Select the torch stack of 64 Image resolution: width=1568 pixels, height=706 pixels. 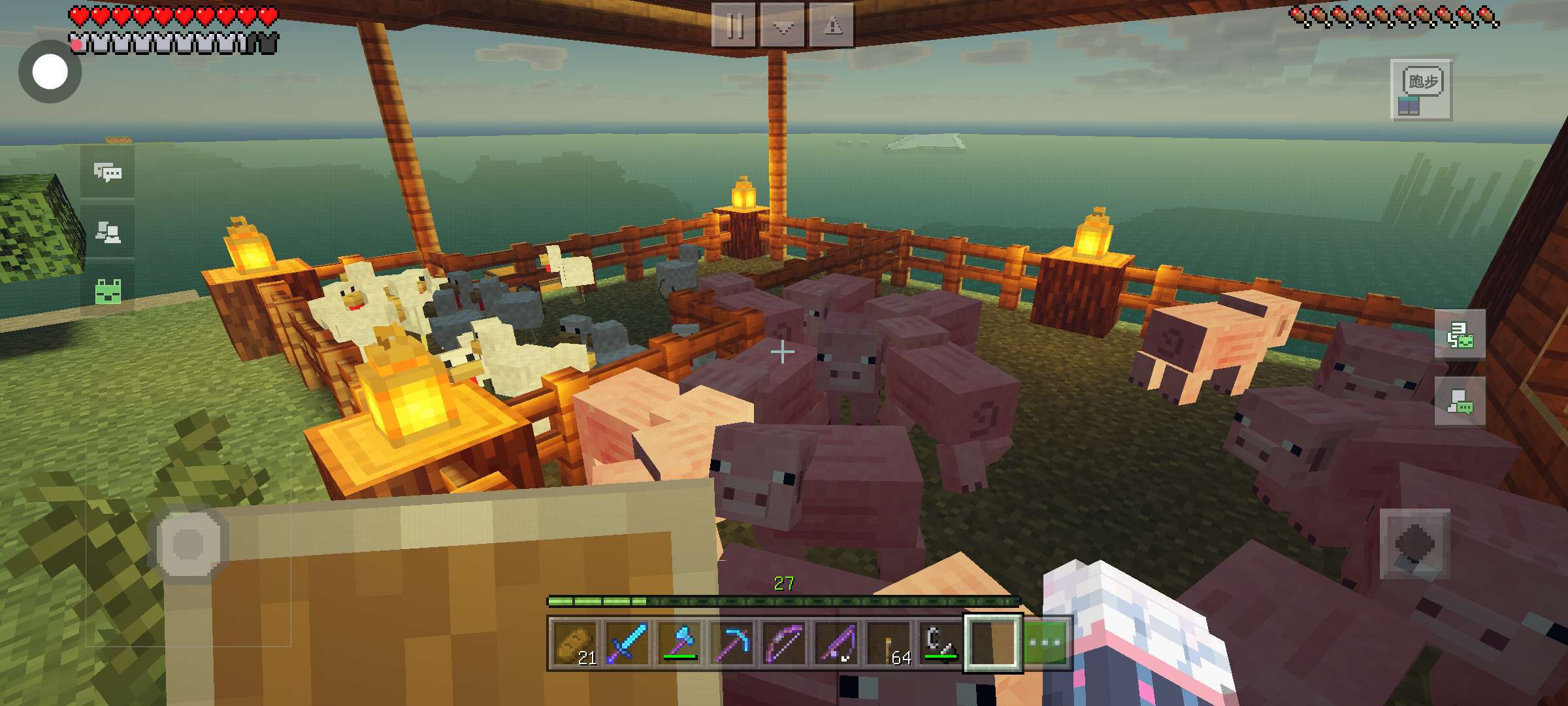tap(889, 643)
